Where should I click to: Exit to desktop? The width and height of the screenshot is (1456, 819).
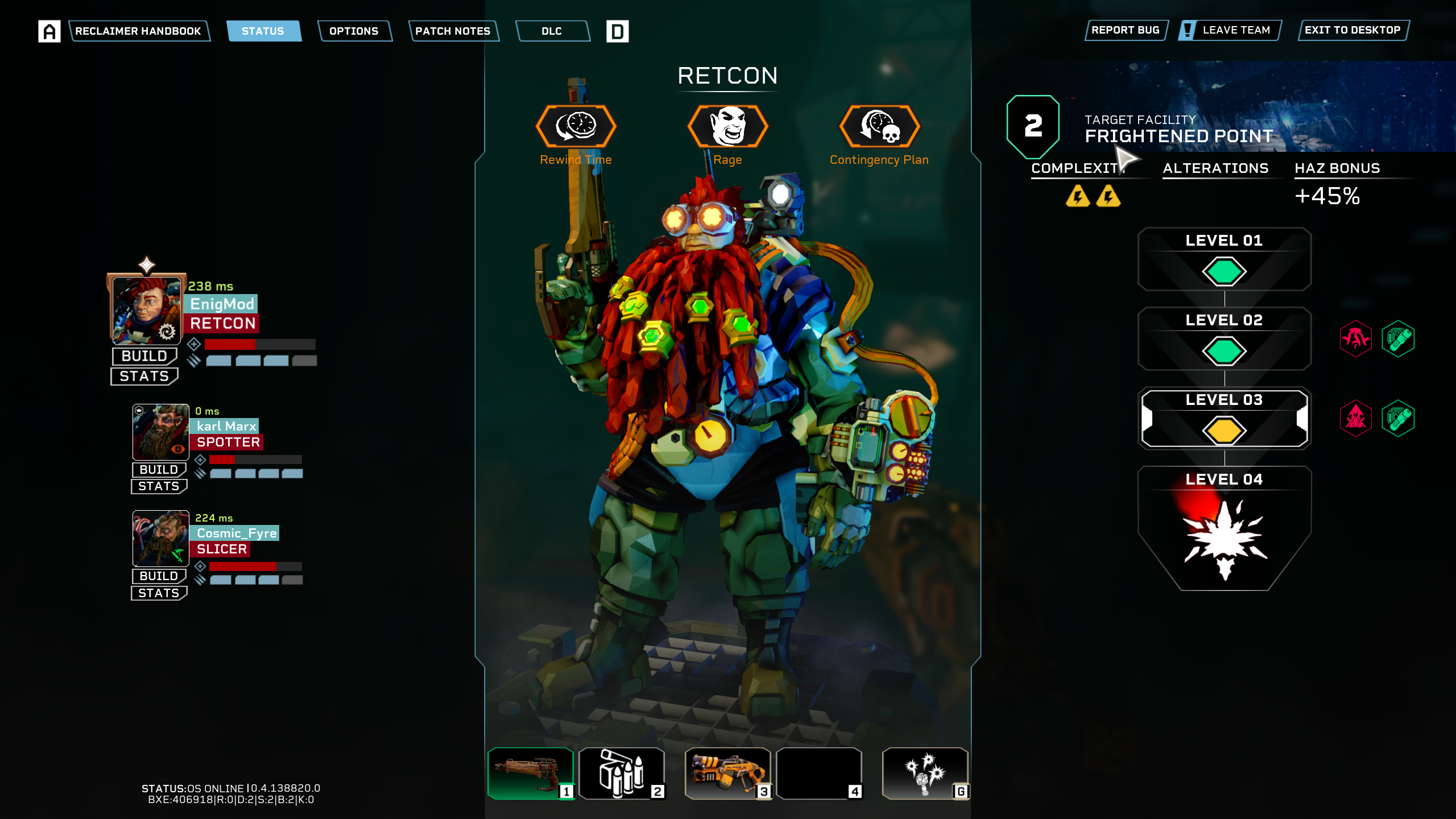[1352, 30]
